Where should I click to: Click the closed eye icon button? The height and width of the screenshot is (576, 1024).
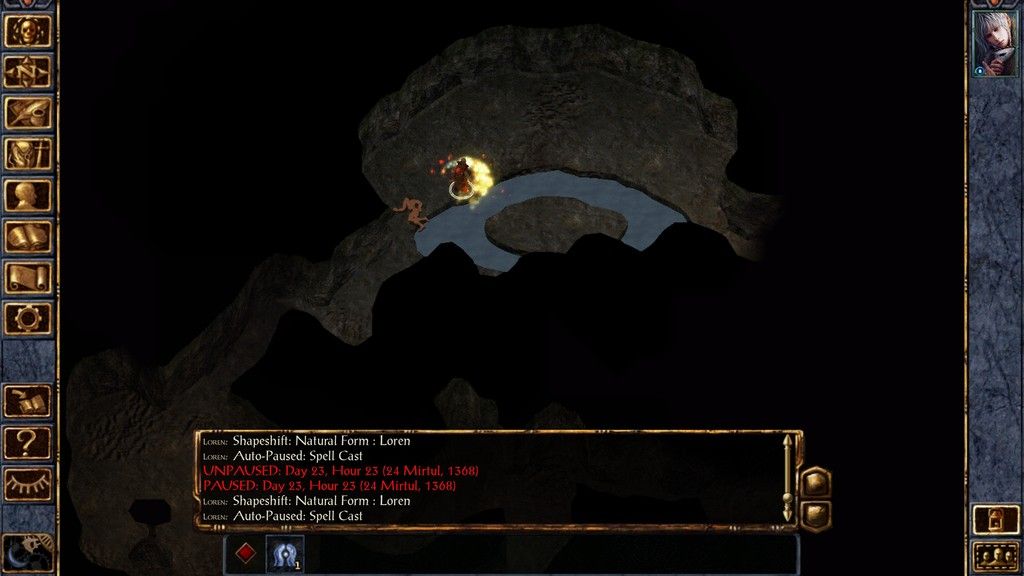(x=28, y=482)
